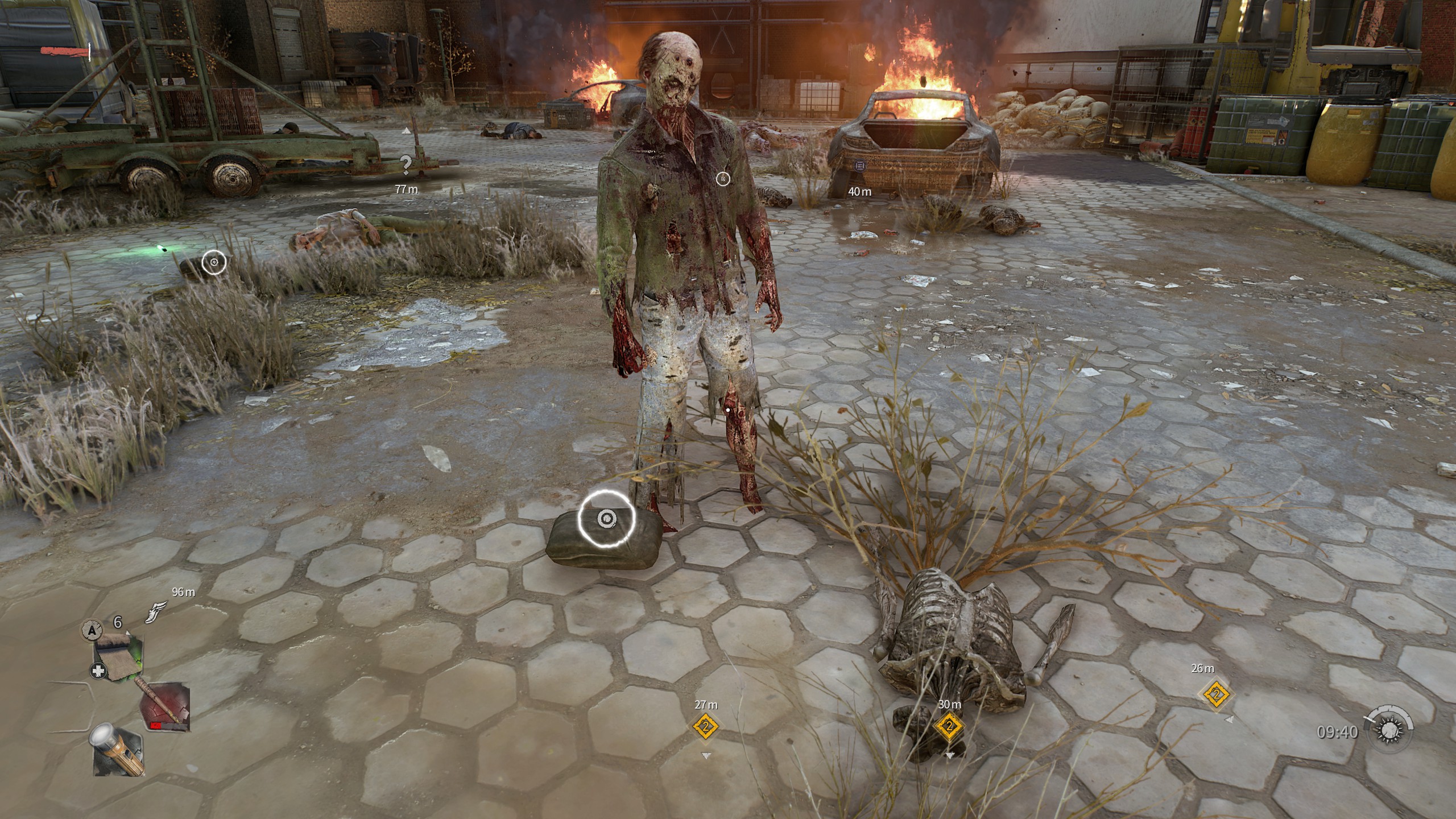Image resolution: width=1456 pixels, height=819 pixels.
Task: Click the yellow diamond marker at 30 m
Action: point(949,726)
